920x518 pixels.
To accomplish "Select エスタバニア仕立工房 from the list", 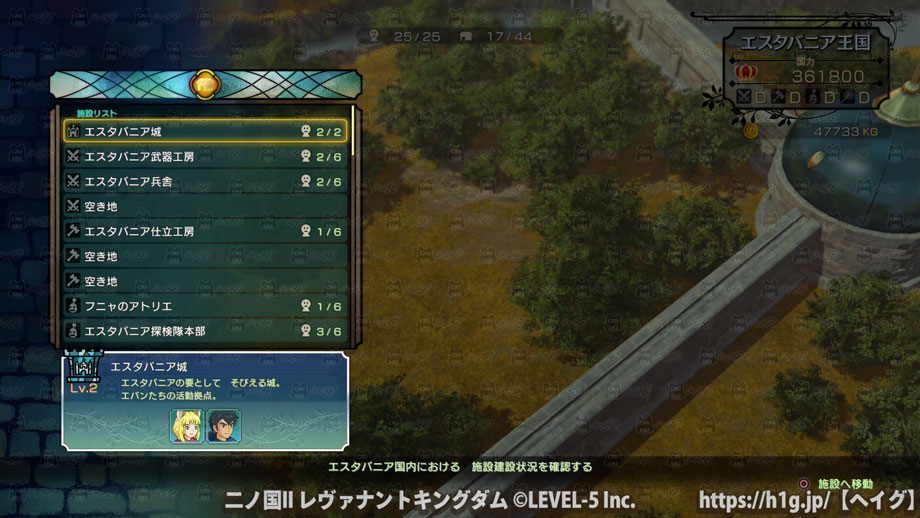I will point(205,232).
